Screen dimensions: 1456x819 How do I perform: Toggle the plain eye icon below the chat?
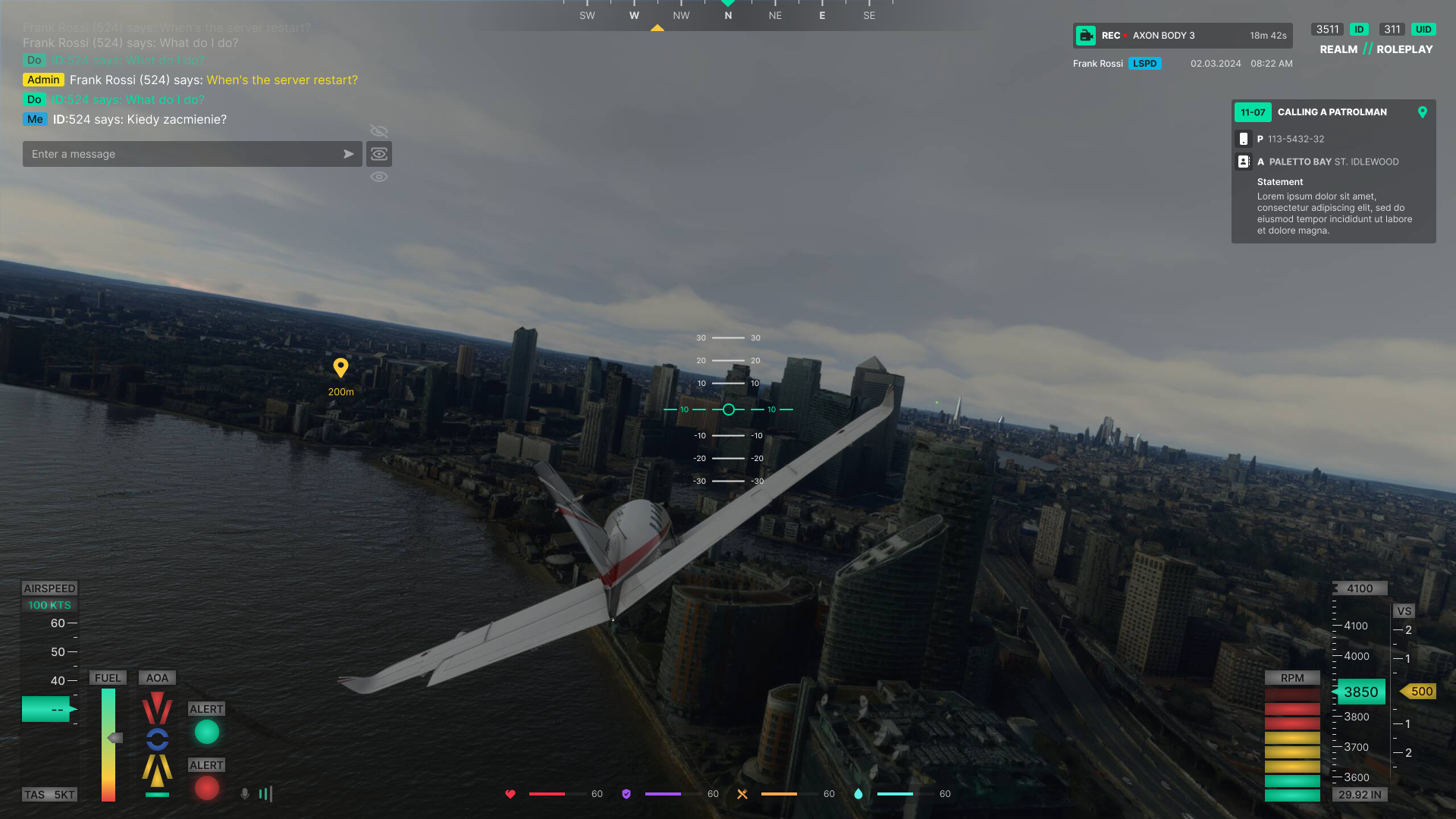pyautogui.click(x=379, y=176)
